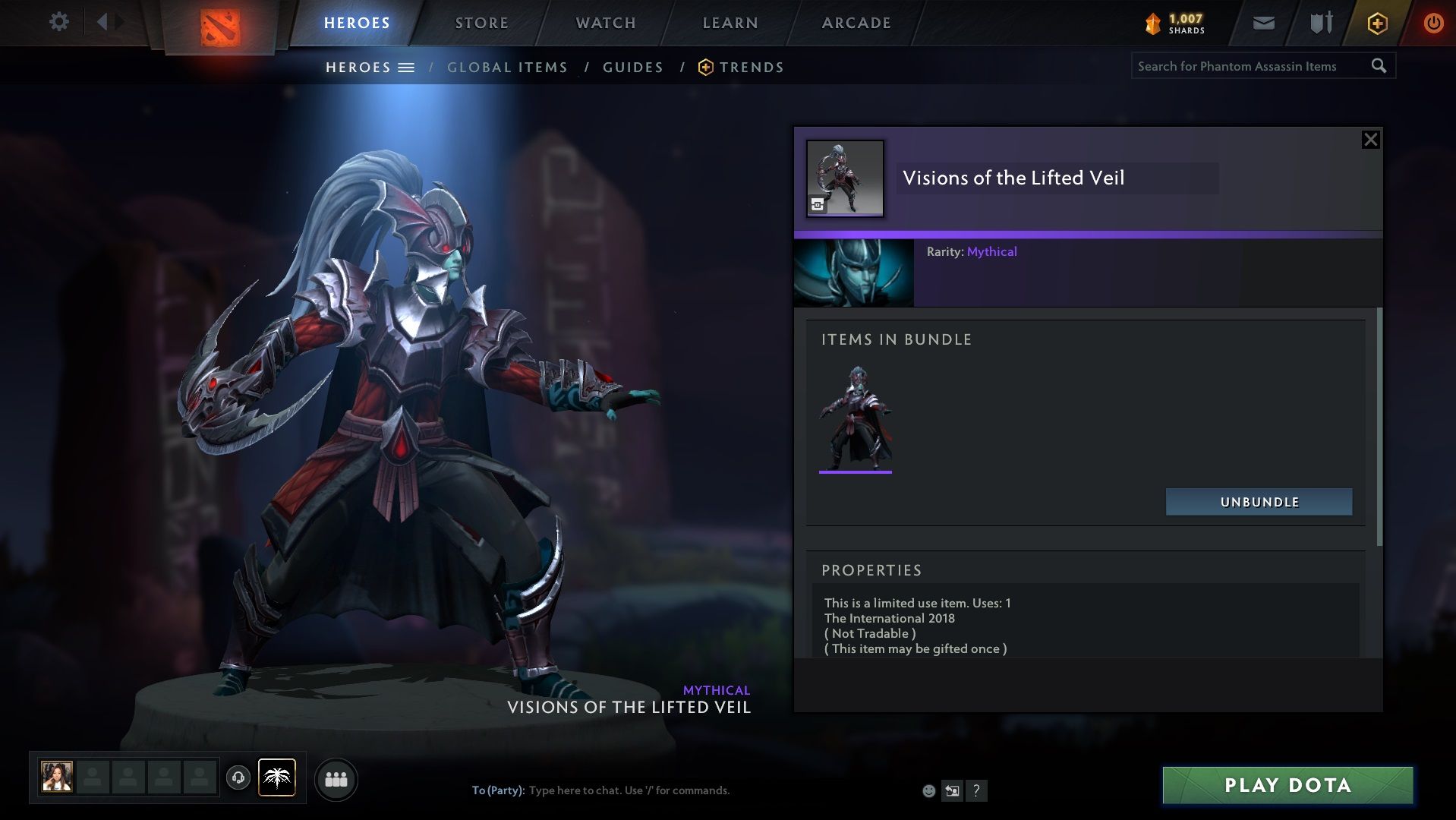Viewport: 1456px width, 820px height.
Task: Click the red power quit button
Action: pos(1433,23)
